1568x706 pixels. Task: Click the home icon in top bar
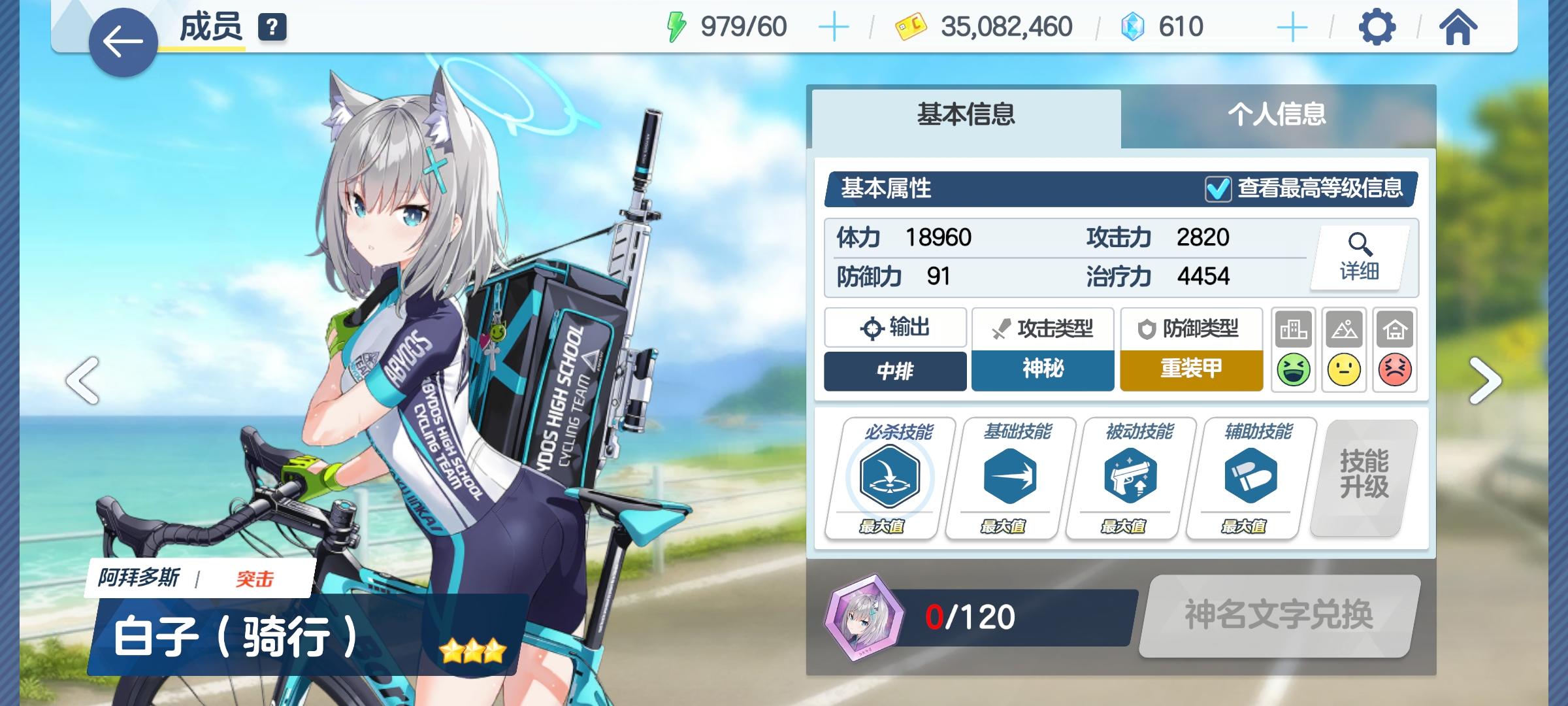[x=1457, y=26]
